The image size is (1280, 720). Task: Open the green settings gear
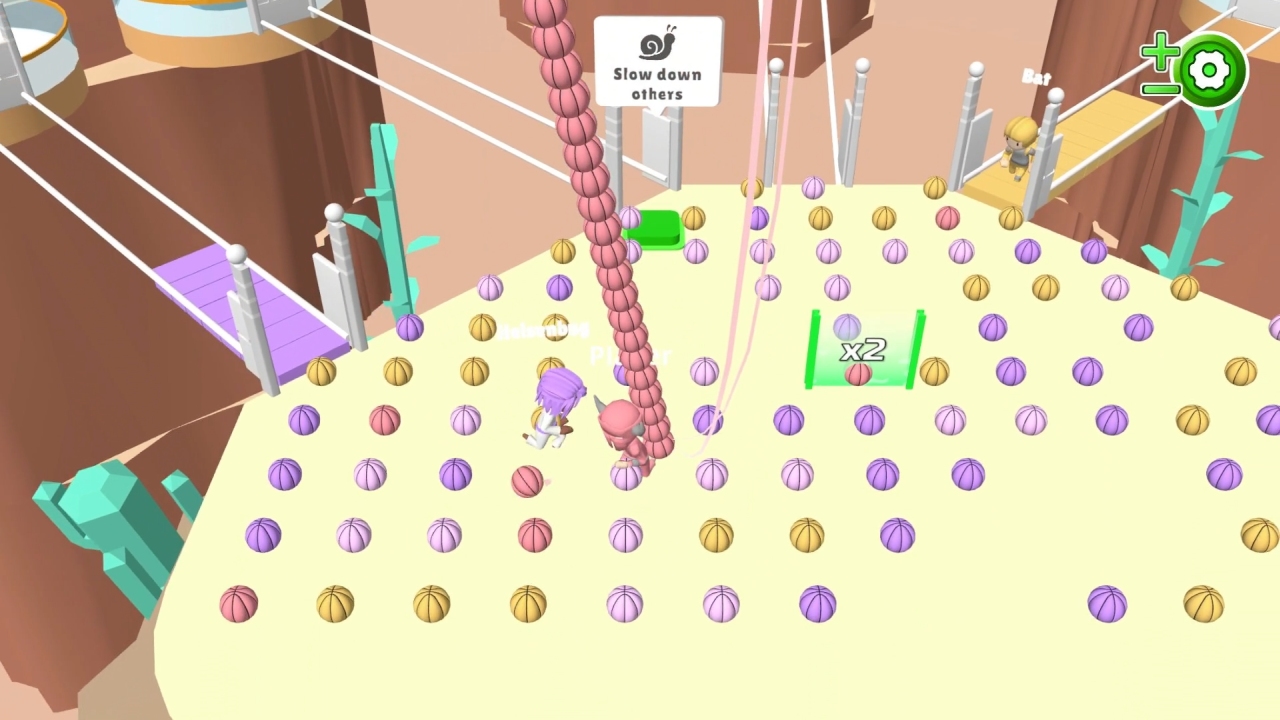(1210, 70)
